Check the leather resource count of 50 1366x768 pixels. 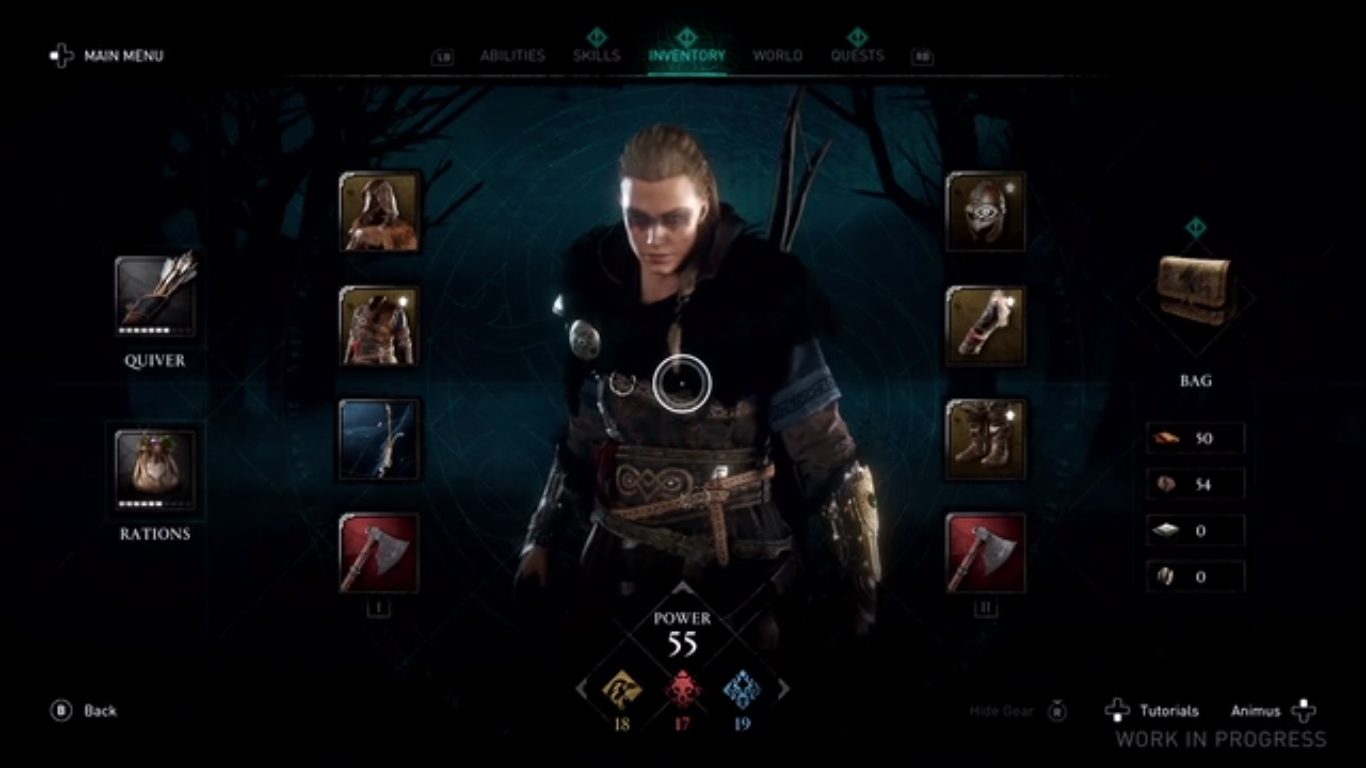[1194, 438]
